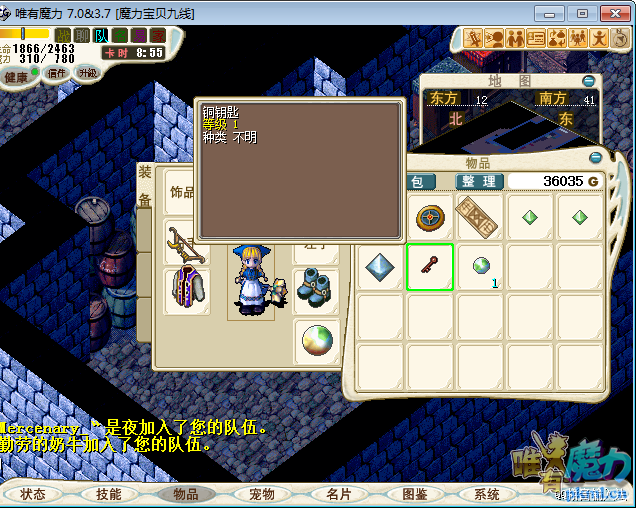Click the equipped rainbow orb crystal slot
The width and height of the screenshot is (636, 508).
[x=316, y=342]
